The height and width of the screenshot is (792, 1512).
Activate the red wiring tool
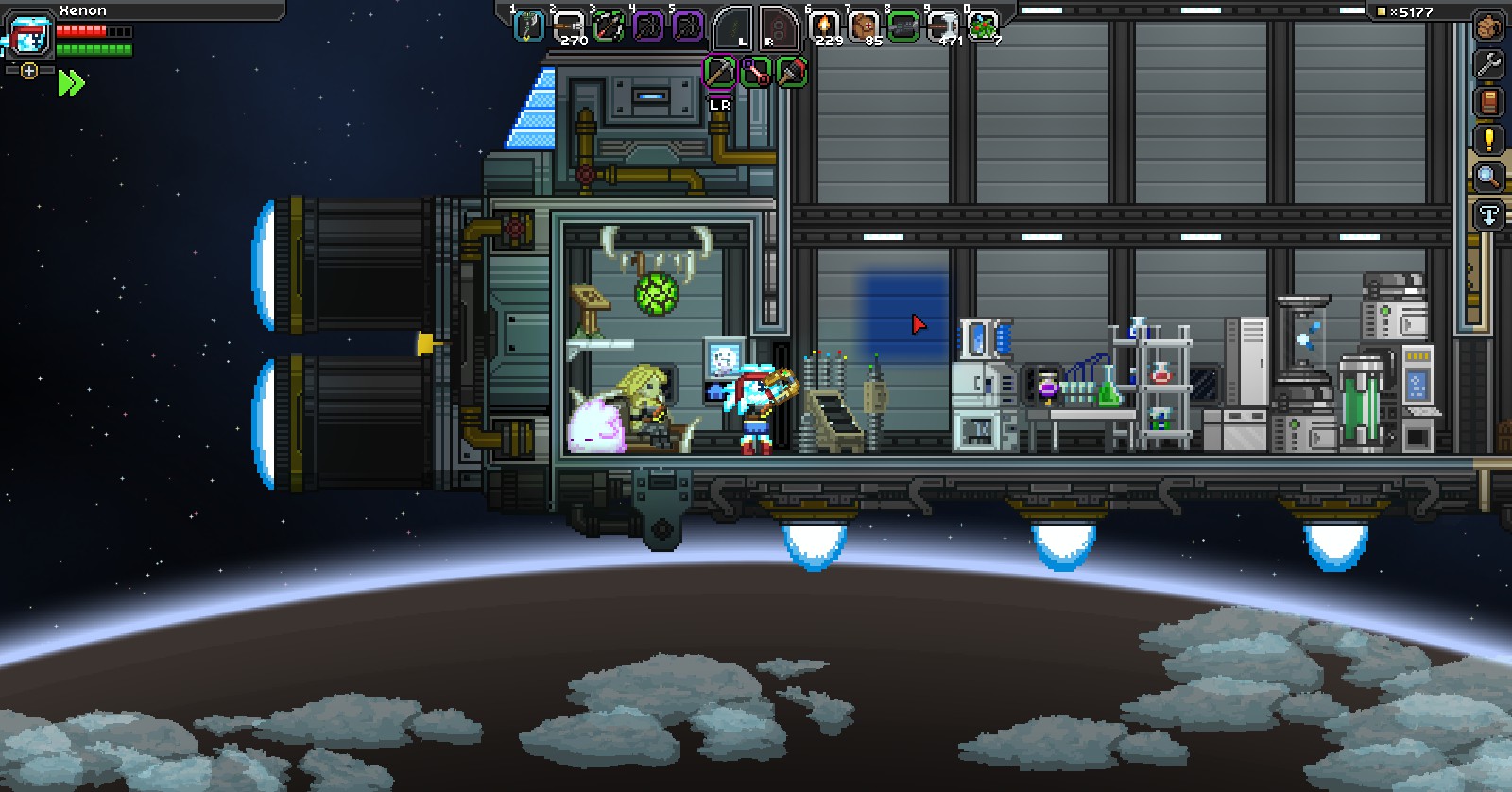click(x=756, y=72)
